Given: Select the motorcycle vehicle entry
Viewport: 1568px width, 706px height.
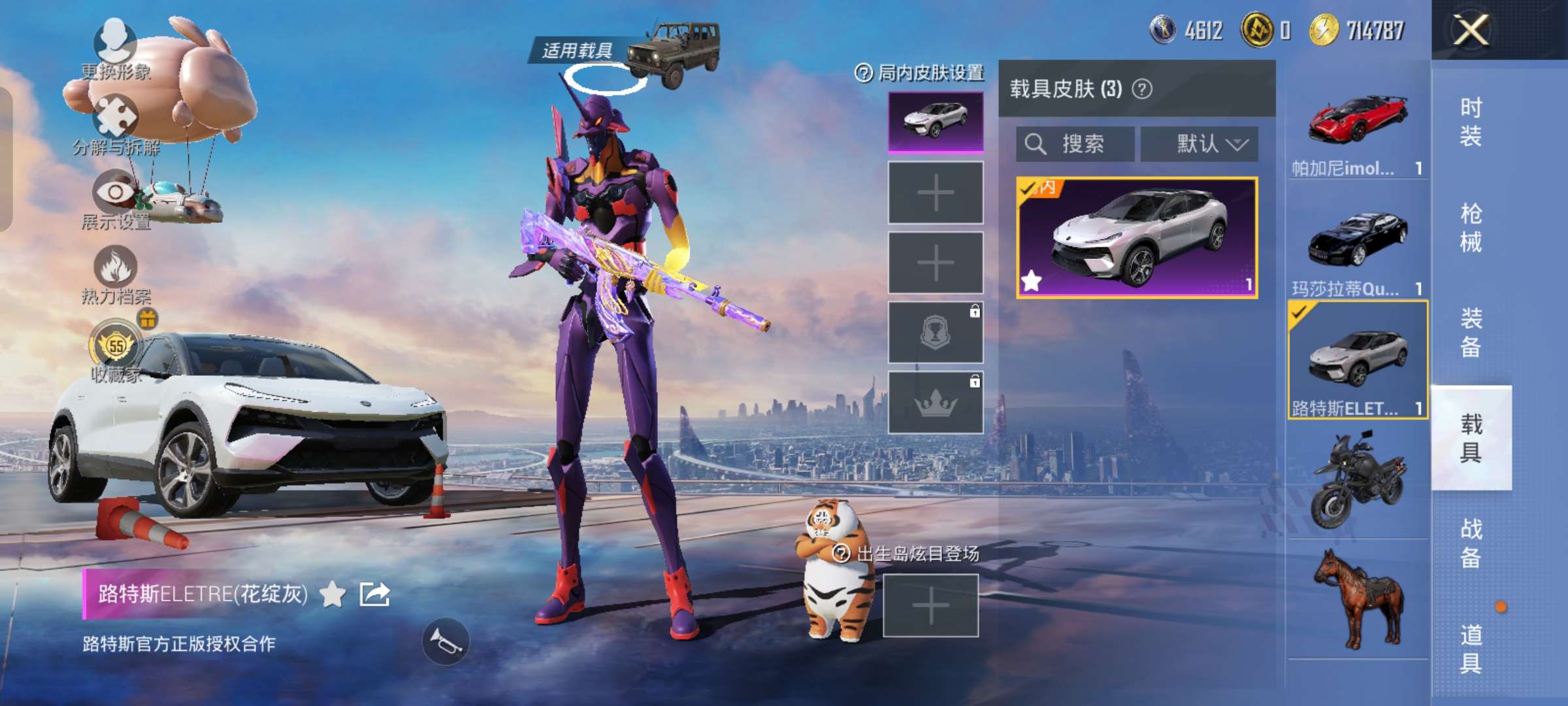Looking at the screenshot, I should [1358, 480].
